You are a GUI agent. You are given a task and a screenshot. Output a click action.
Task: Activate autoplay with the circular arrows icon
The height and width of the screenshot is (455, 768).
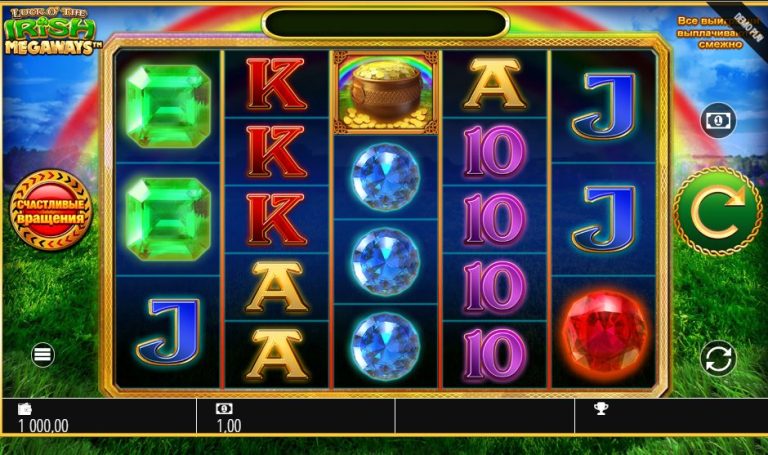(x=718, y=357)
